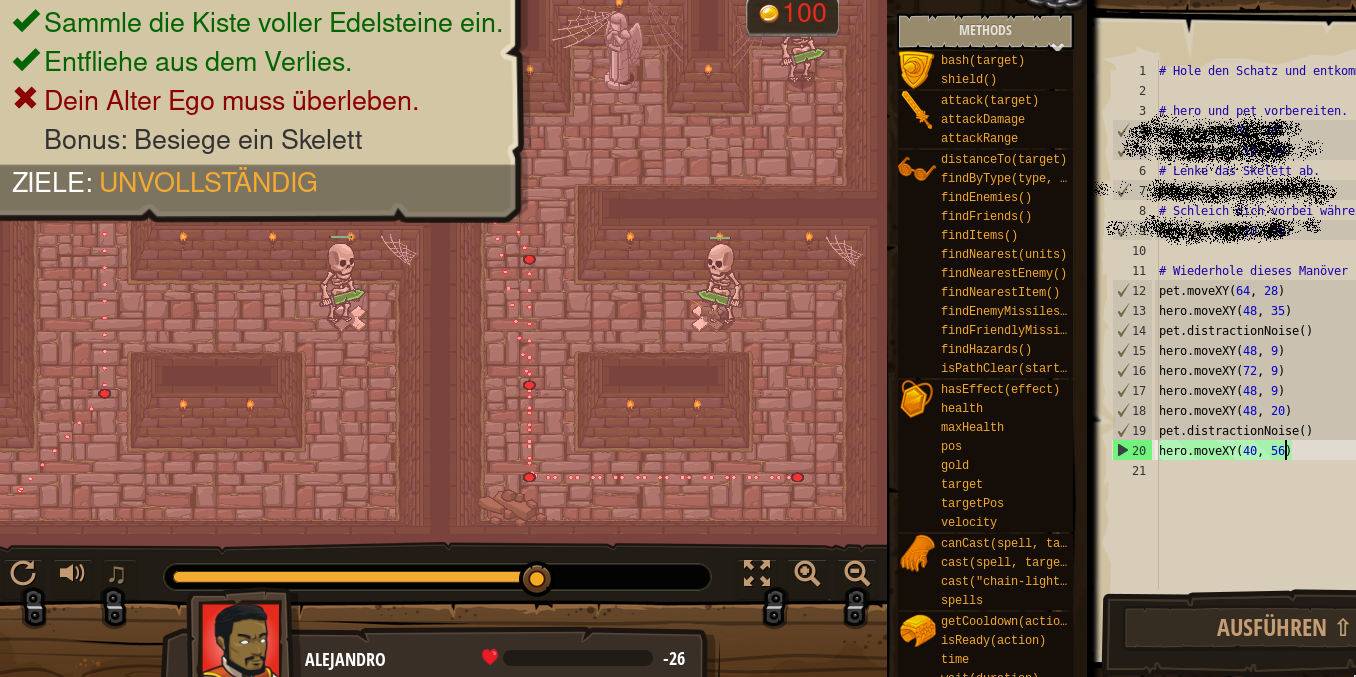The width and height of the screenshot is (1356, 677).
Task: Select the bash(target) method entry
Action: [982, 60]
